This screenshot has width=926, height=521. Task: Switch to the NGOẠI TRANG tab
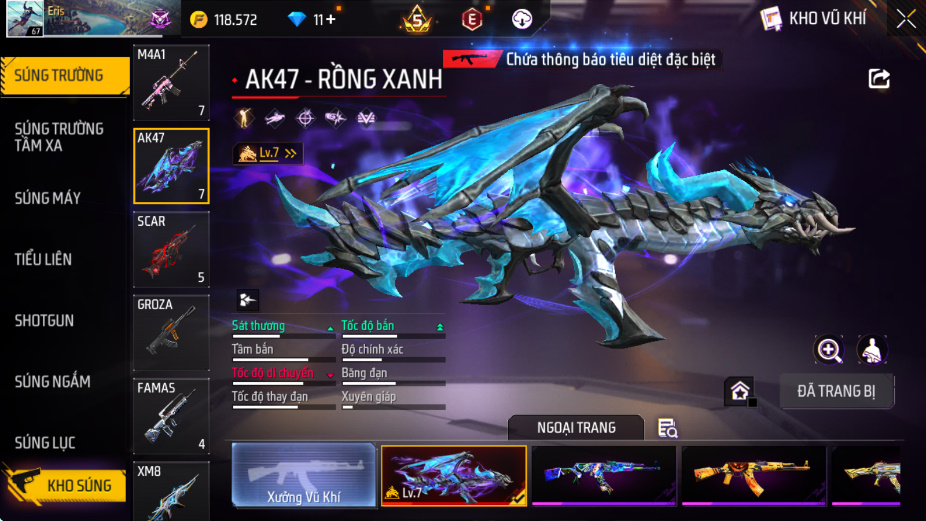point(576,428)
